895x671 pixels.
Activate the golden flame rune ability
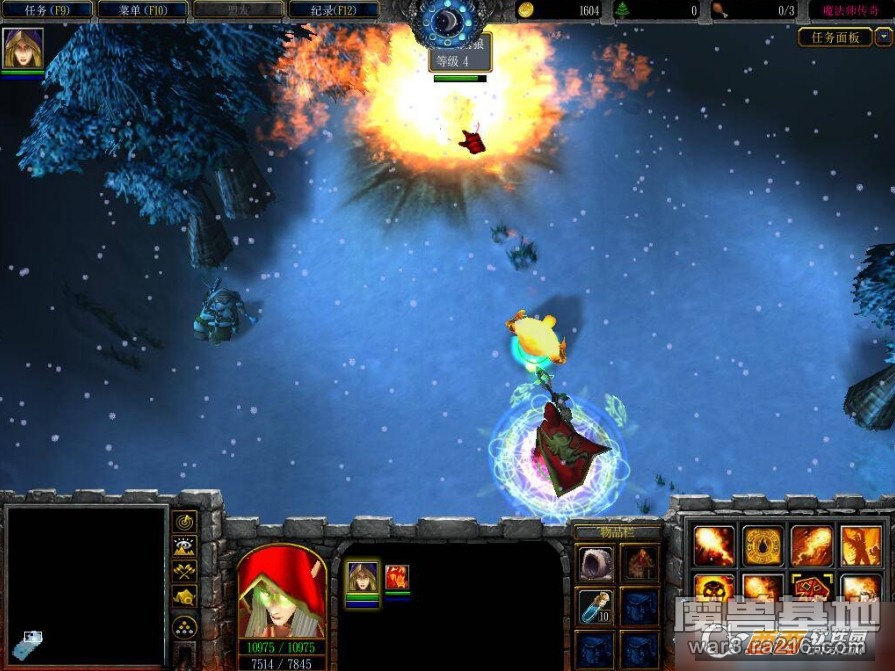(762, 545)
